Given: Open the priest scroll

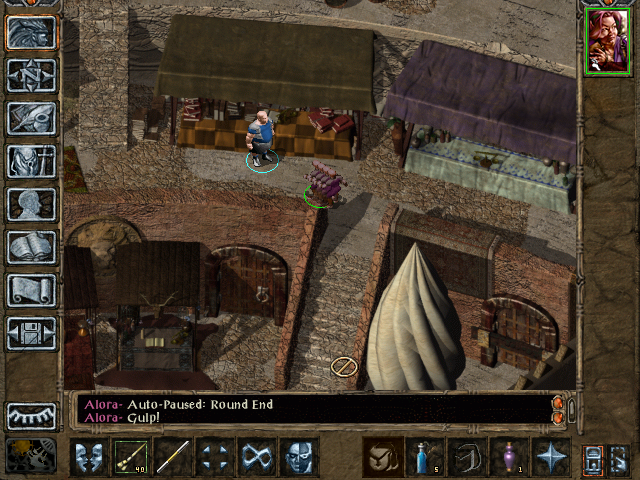Looking at the screenshot, I should (31, 290).
